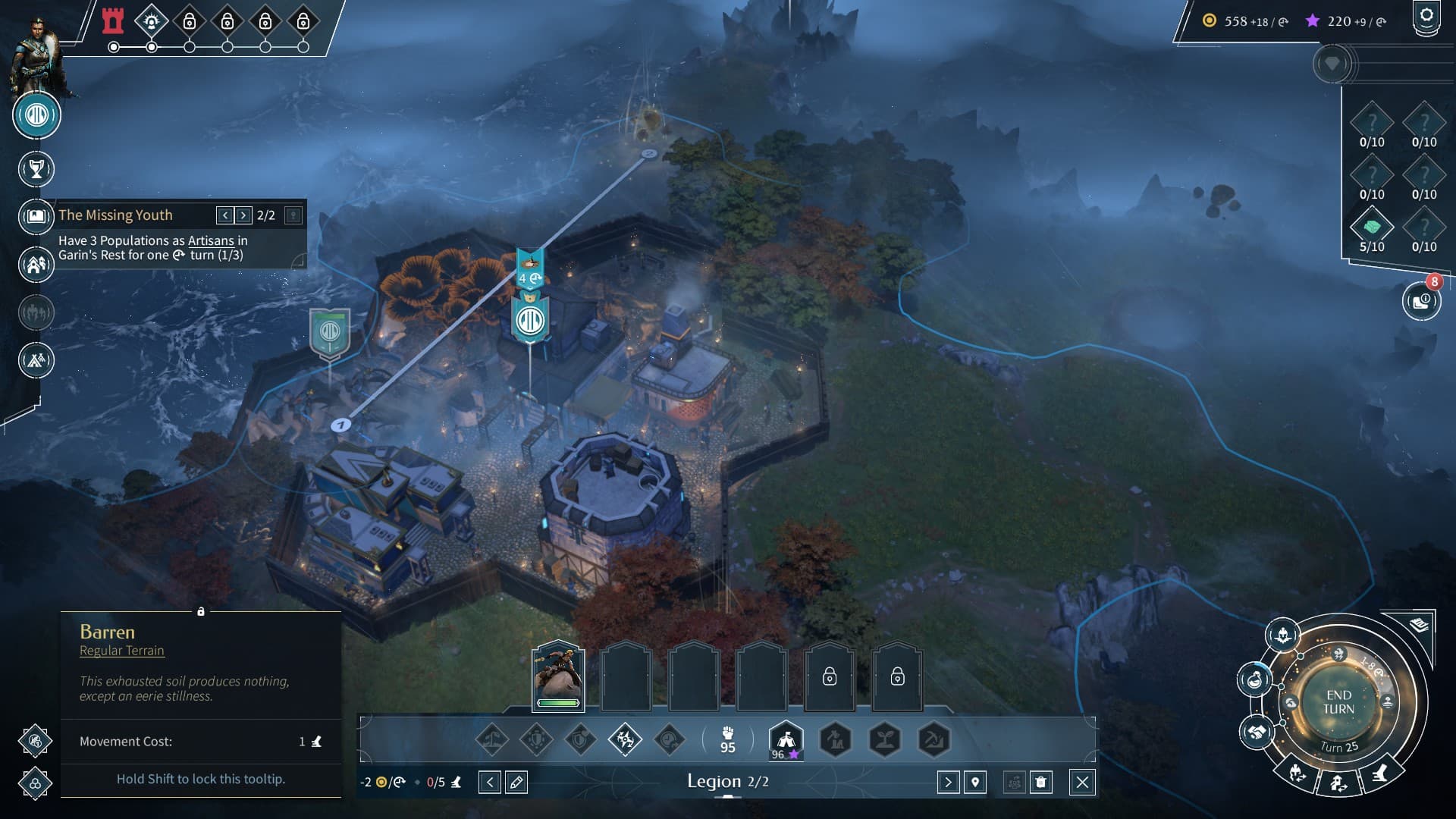This screenshot has height=819, width=1456.
Task: Select the green resource 5/10 diamond
Action: click(x=1372, y=227)
